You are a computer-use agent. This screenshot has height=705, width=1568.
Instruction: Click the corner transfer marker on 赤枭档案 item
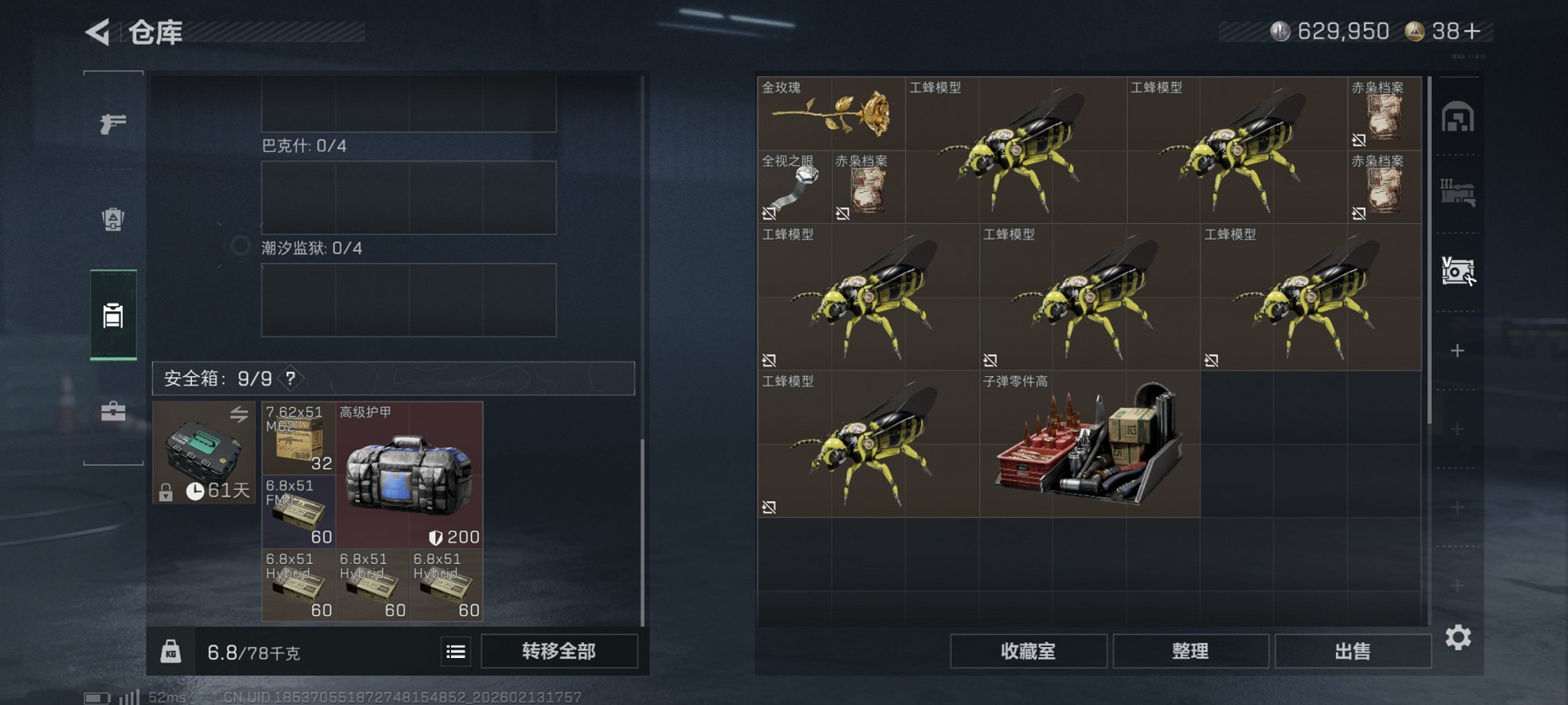tap(1359, 140)
